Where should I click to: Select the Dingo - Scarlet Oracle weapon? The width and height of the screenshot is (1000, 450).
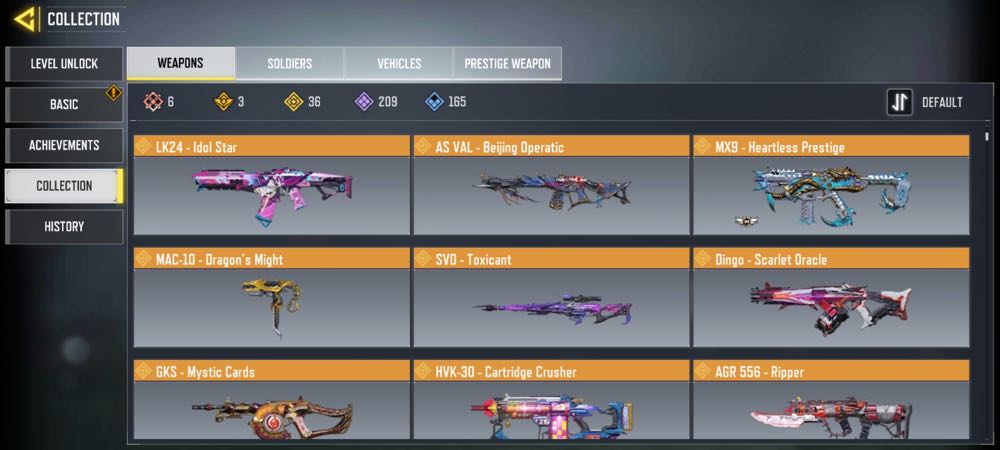click(x=831, y=298)
